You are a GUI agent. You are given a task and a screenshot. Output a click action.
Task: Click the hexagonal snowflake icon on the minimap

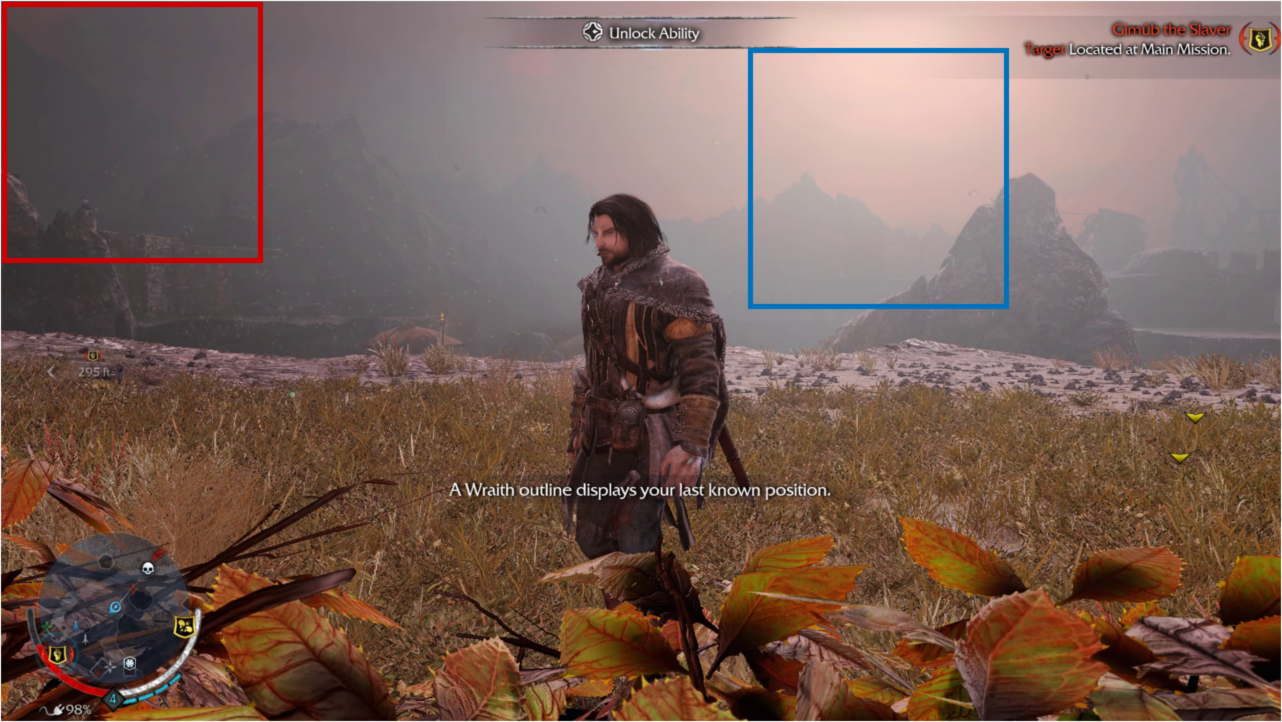tap(129, 662)
